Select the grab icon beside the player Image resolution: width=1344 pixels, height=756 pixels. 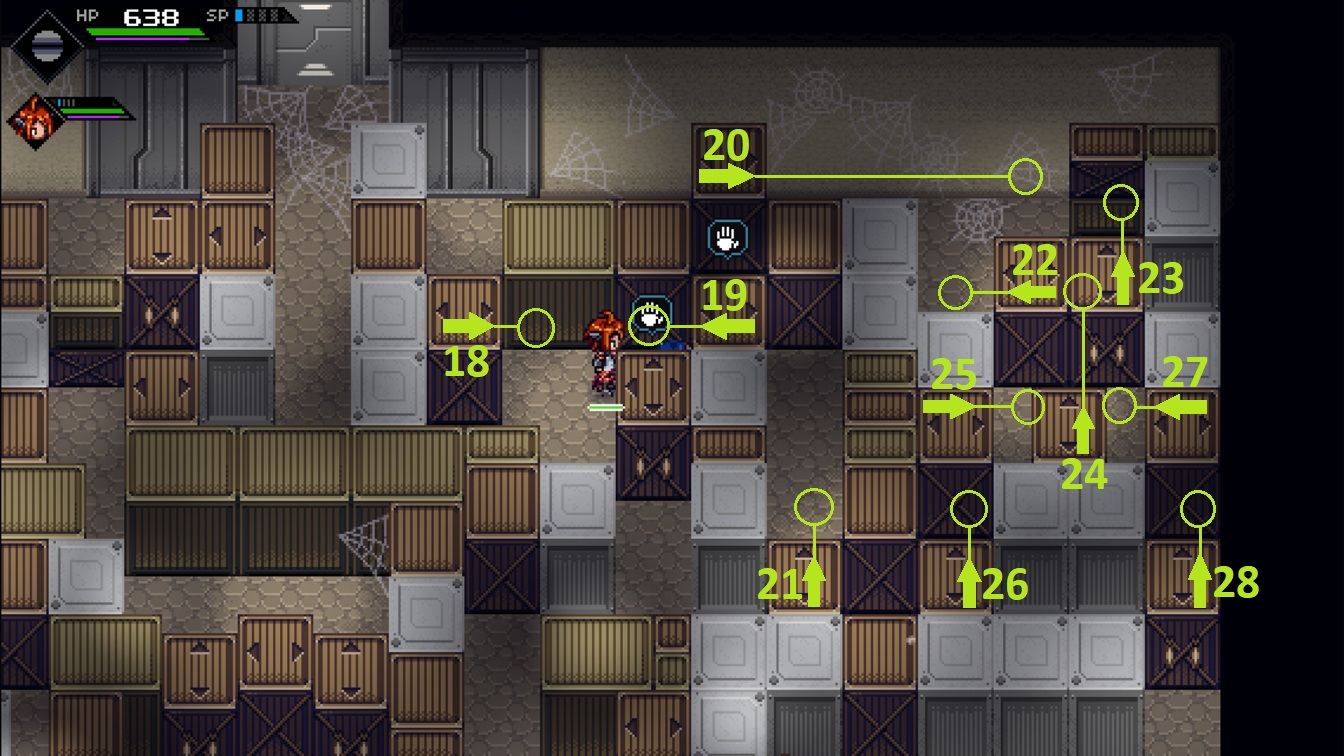650,322
